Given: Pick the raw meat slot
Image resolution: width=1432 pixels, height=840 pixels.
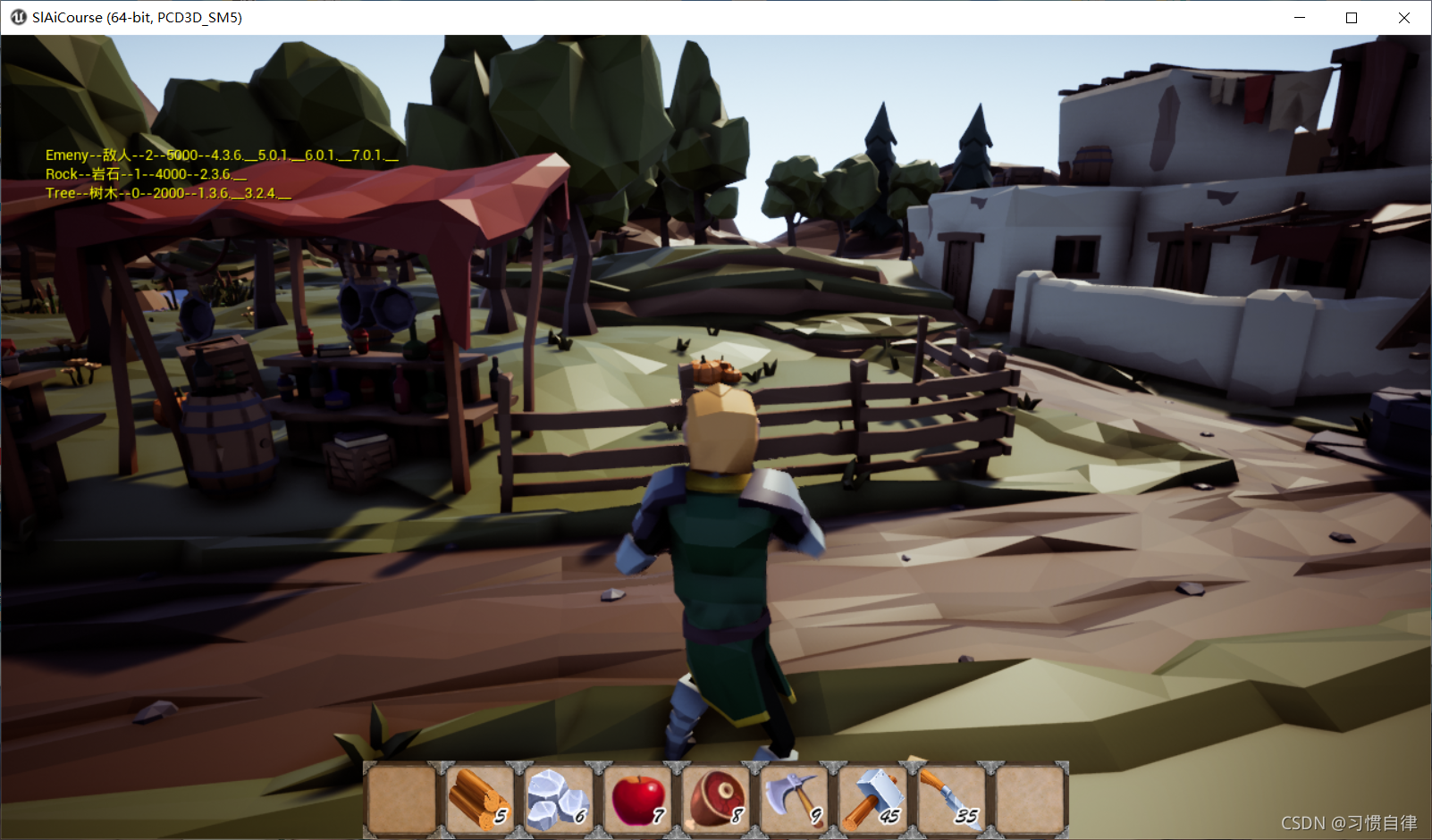Looking at the screenshot, I should click(x=716, y=798).
